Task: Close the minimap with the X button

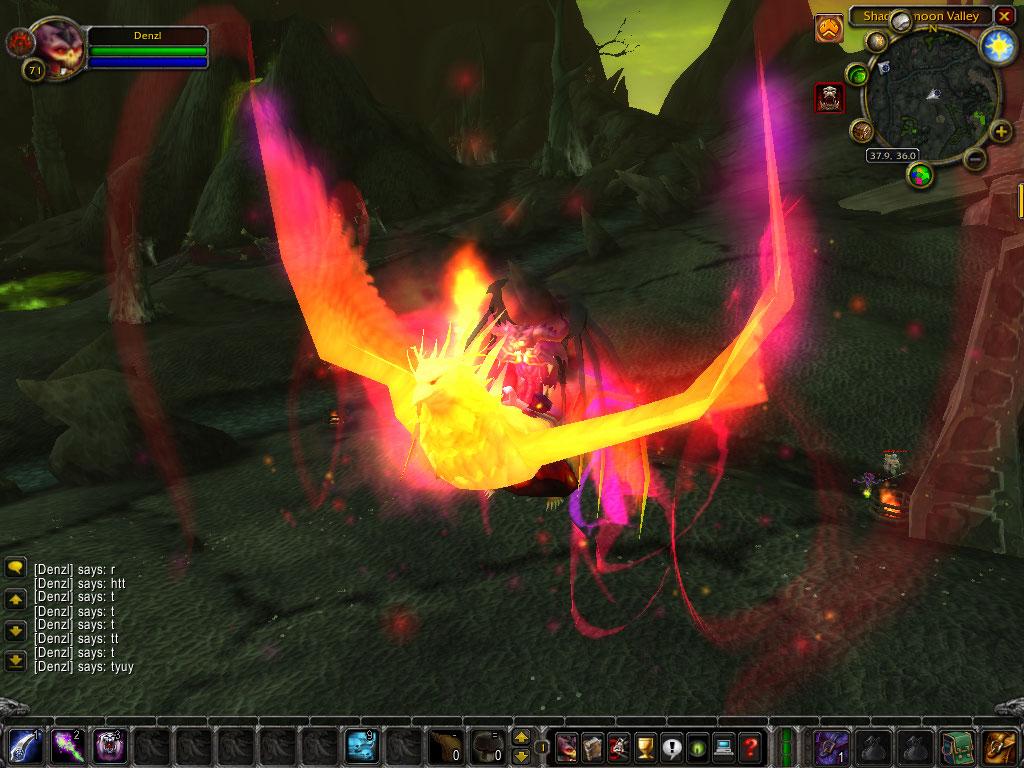Action: coord(1004,16)
